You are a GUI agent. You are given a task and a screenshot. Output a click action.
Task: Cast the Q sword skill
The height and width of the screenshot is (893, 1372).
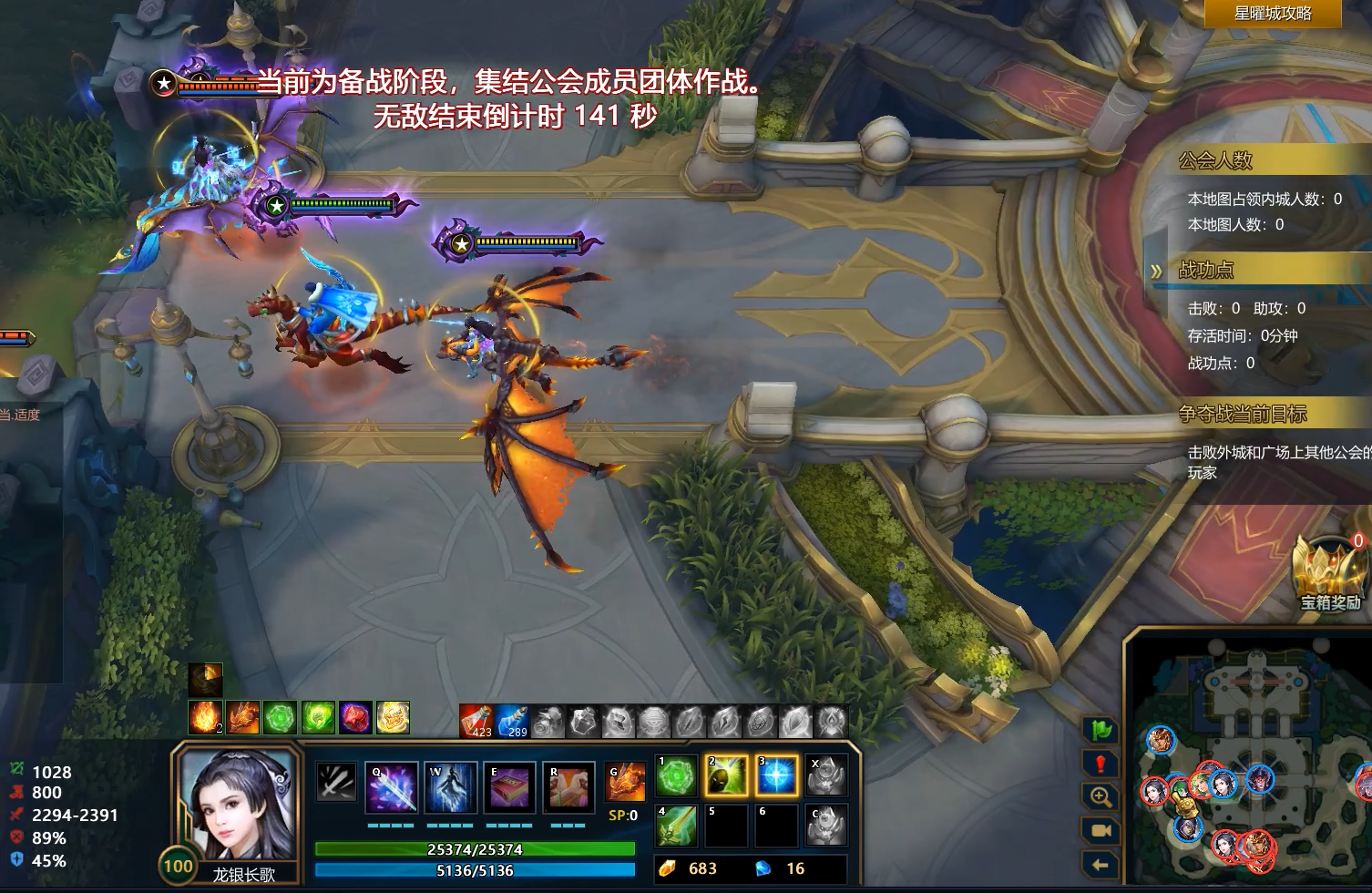tap(392, 787)
